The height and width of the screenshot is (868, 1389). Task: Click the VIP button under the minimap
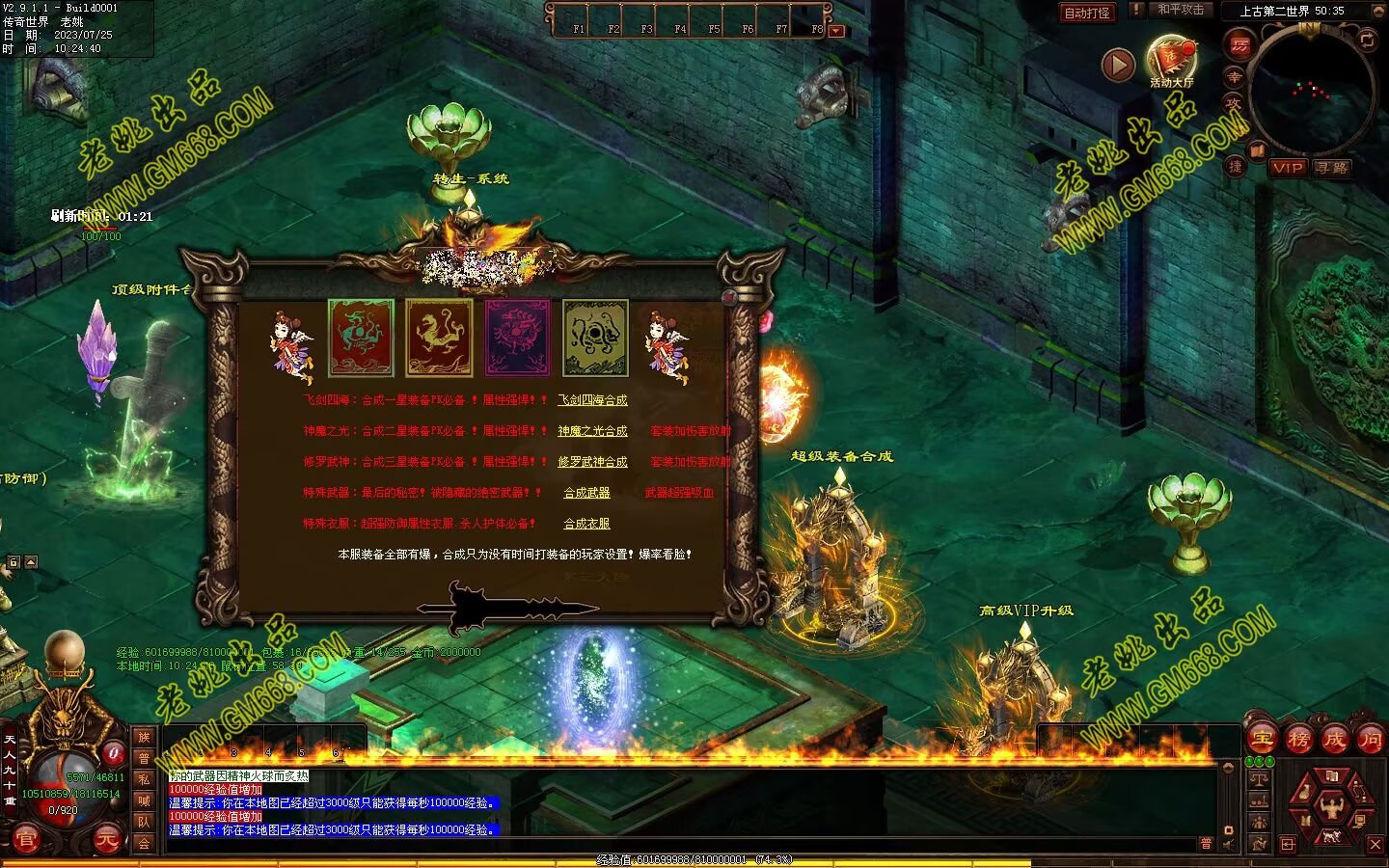pos(1287,168)
